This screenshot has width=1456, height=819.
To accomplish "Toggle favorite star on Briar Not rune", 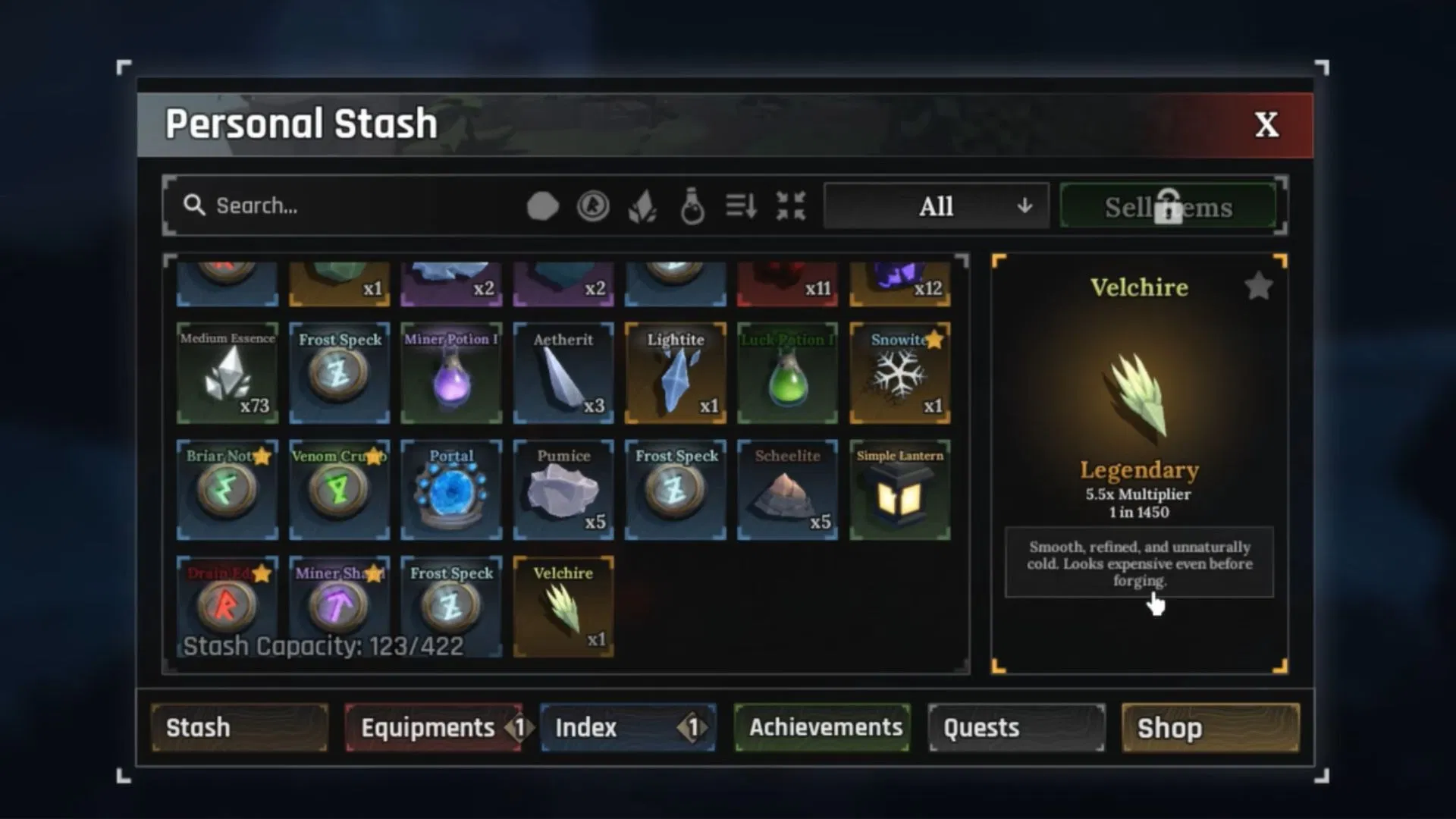I will pyautogui.click(x=263, y=457).
